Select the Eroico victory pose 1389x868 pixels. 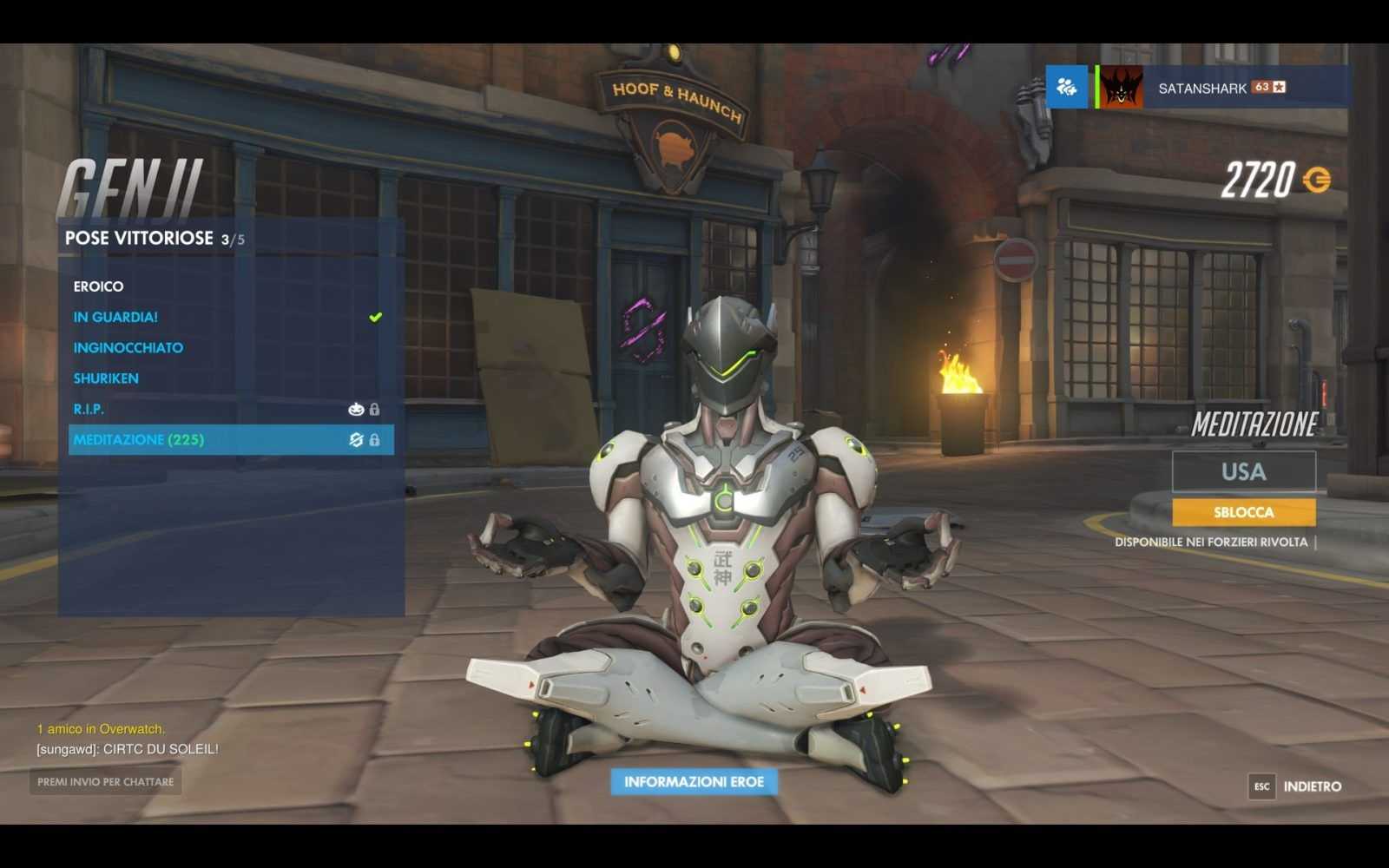[99, 286]
